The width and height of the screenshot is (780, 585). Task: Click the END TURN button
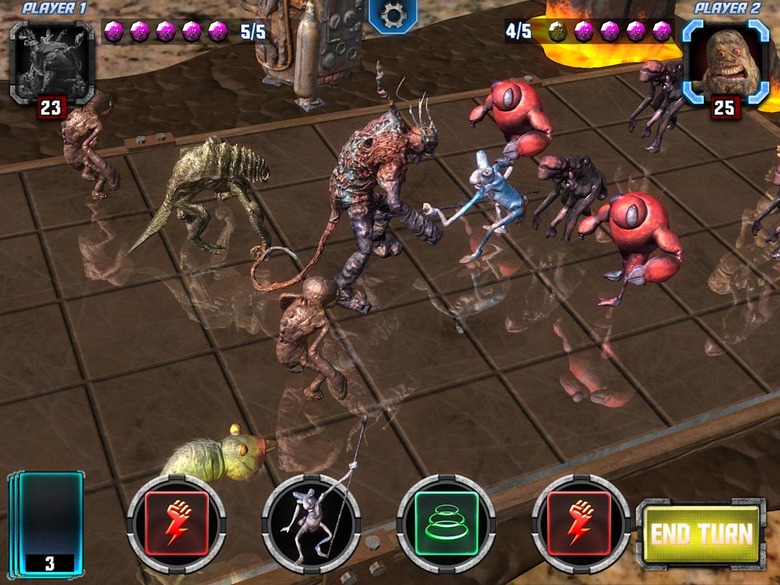point(702,533)
